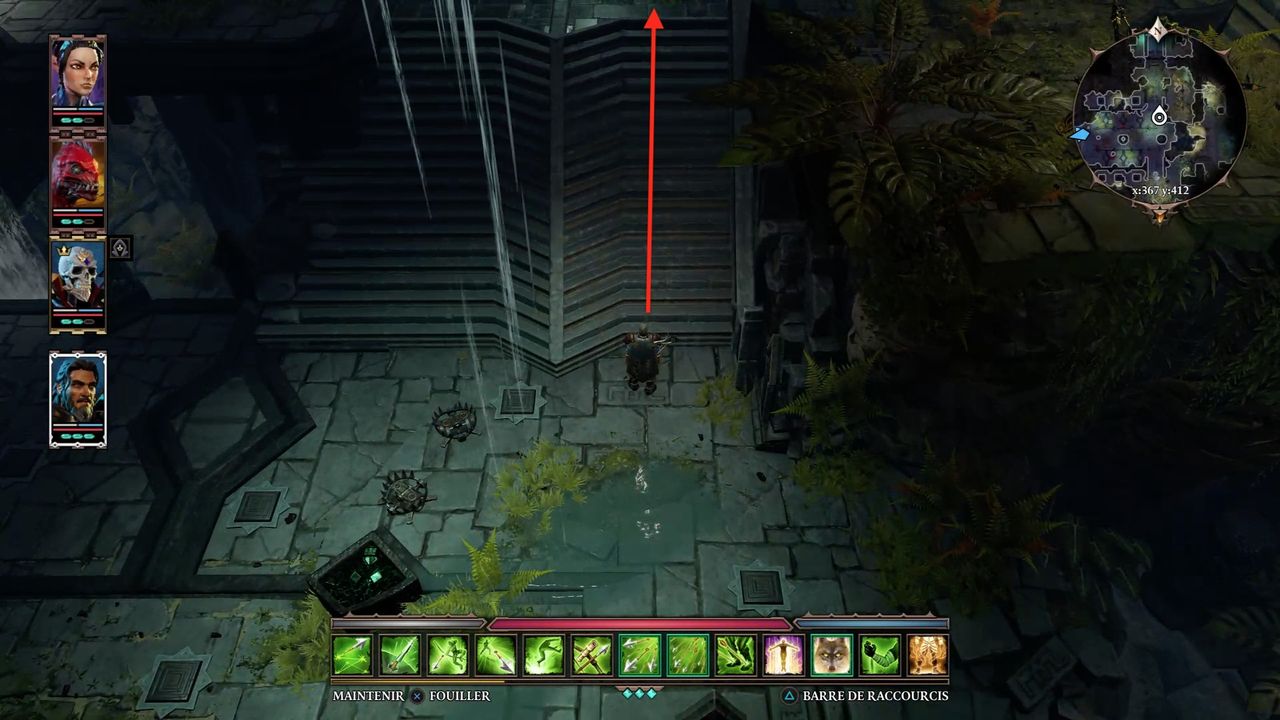Use the single upright arrow skill
Screen dimensions: 1280x720
(400, 655)
